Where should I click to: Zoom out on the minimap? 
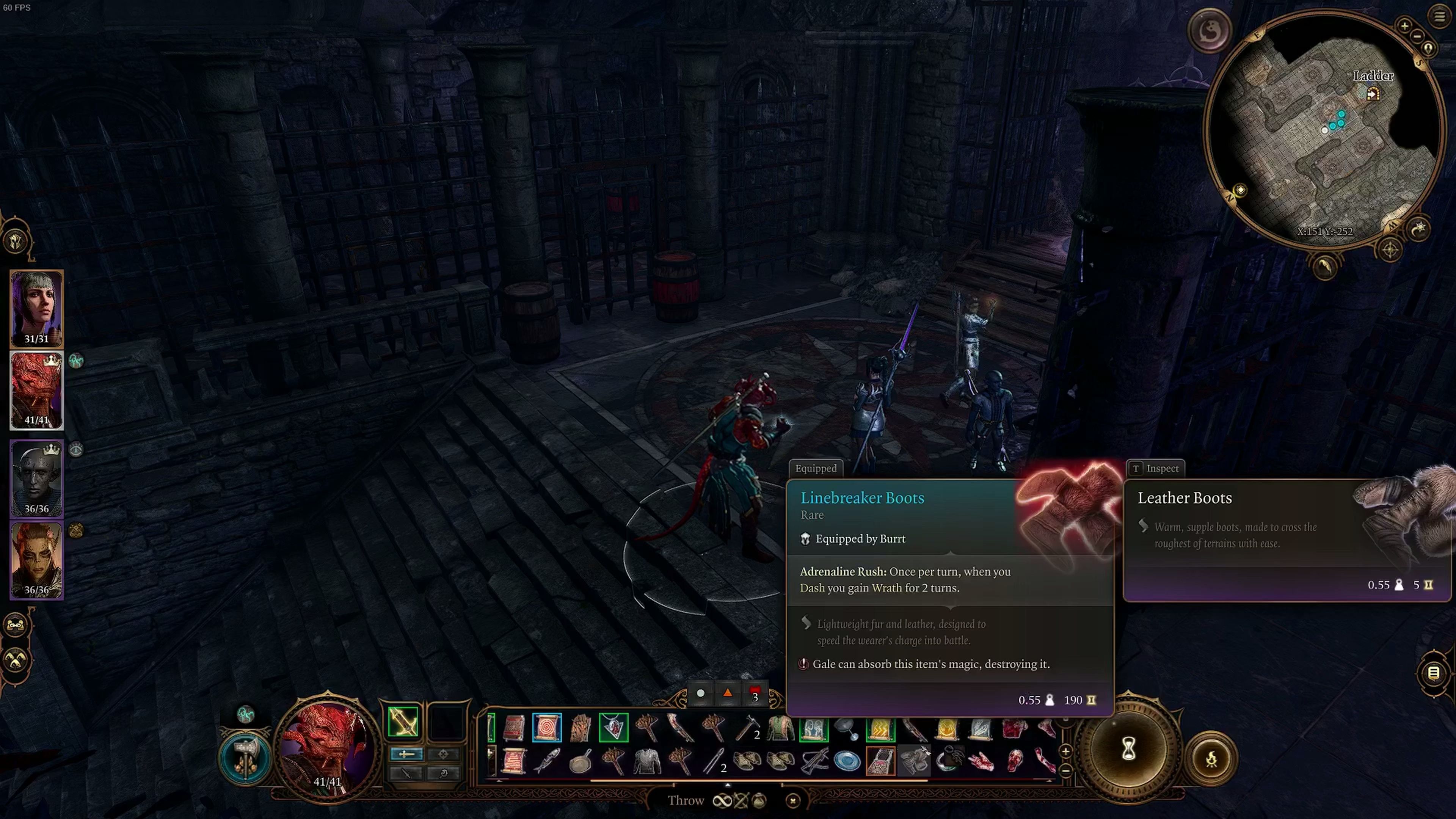[1417, 36]
